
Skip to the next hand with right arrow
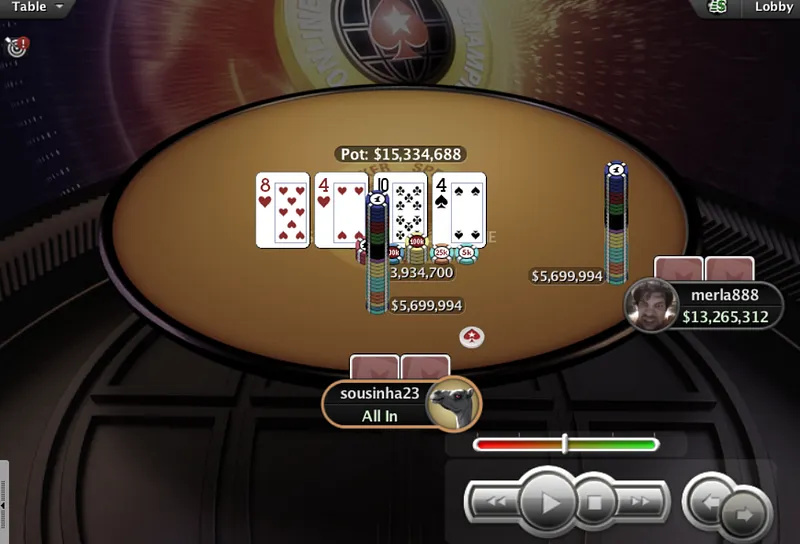click(745, 512)
